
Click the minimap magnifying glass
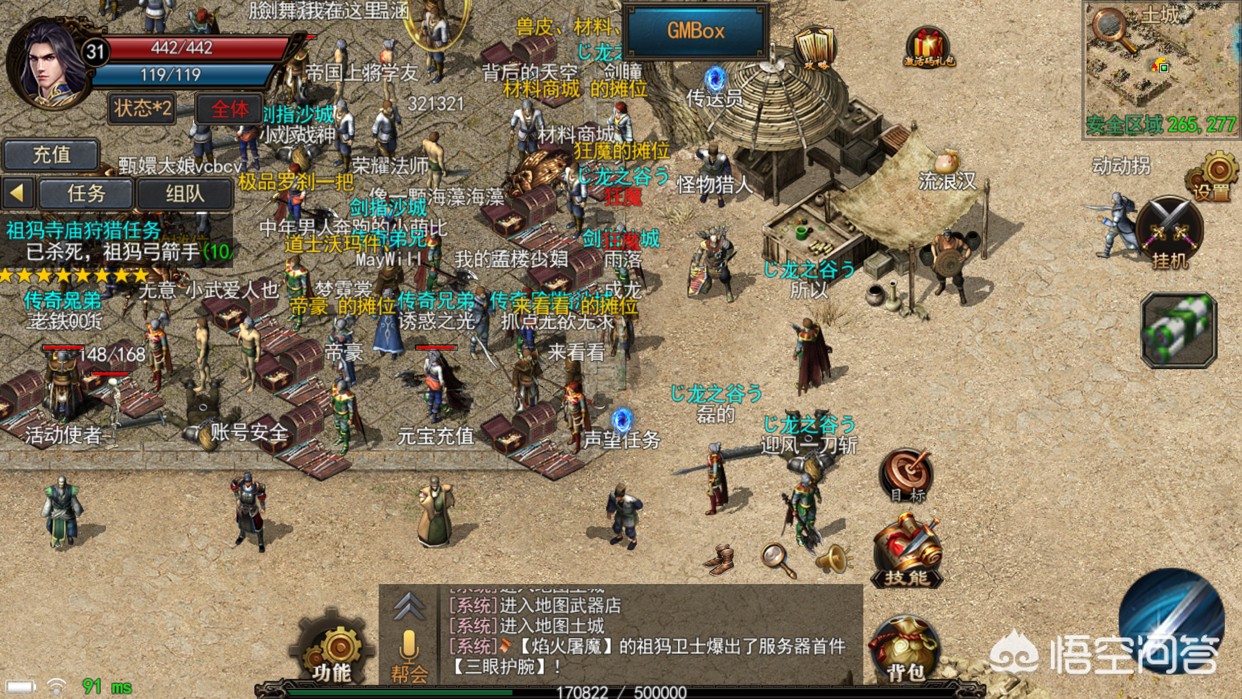(1110, 27)
